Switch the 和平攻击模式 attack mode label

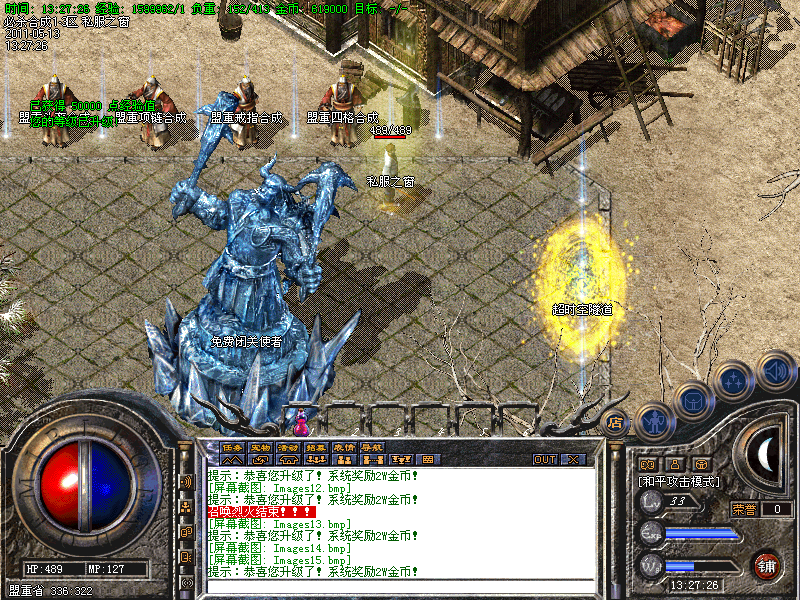(x=680, y=481)
